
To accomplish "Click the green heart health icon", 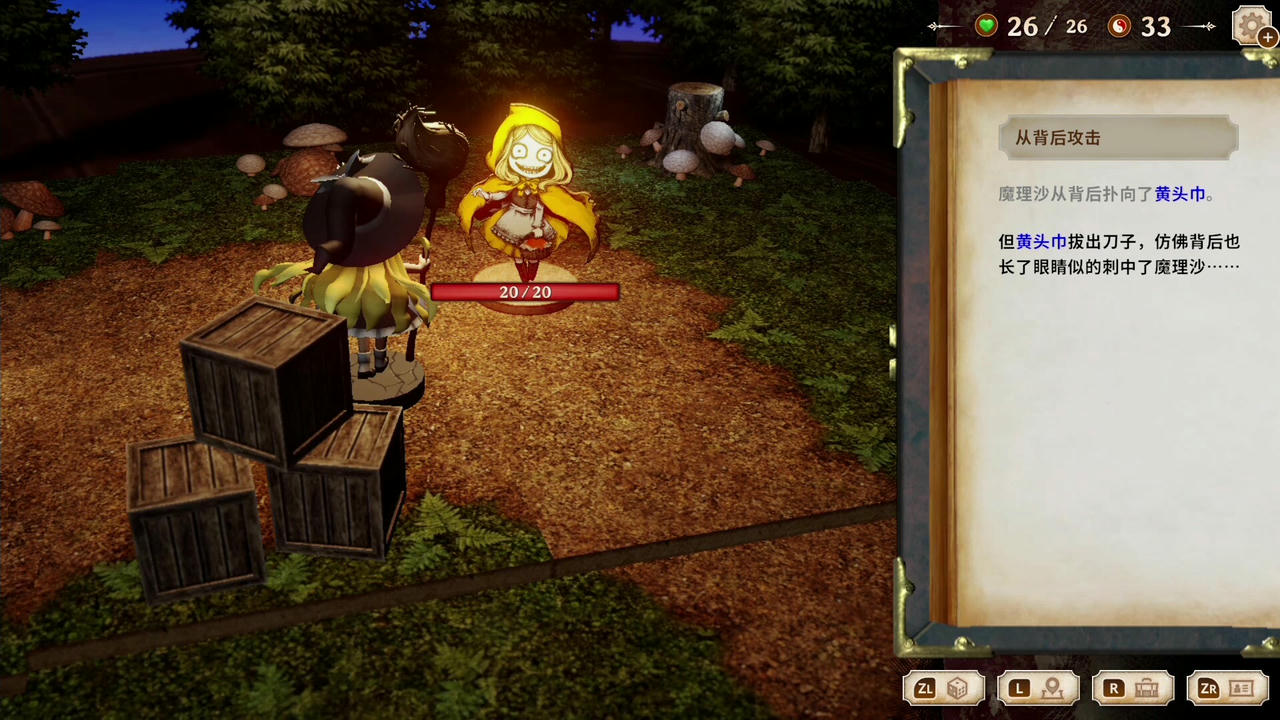I will pos(985,26).
